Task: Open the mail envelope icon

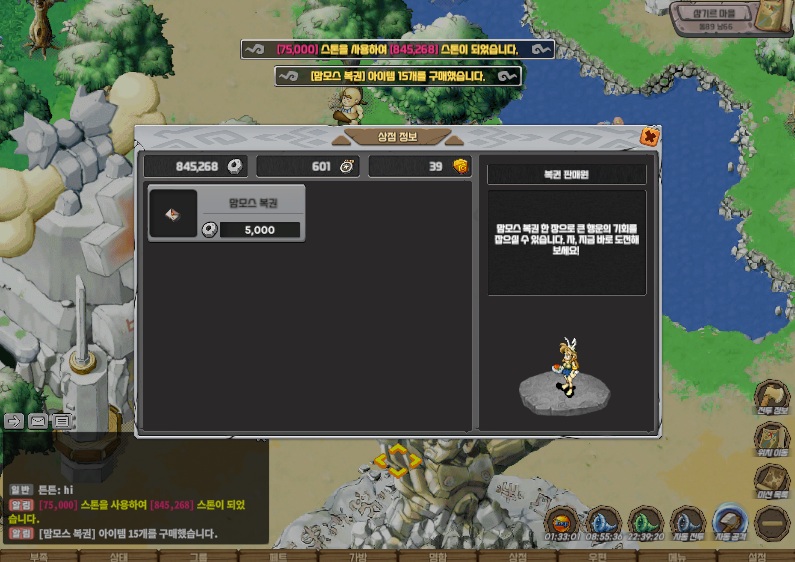Action: coord(38,421)
